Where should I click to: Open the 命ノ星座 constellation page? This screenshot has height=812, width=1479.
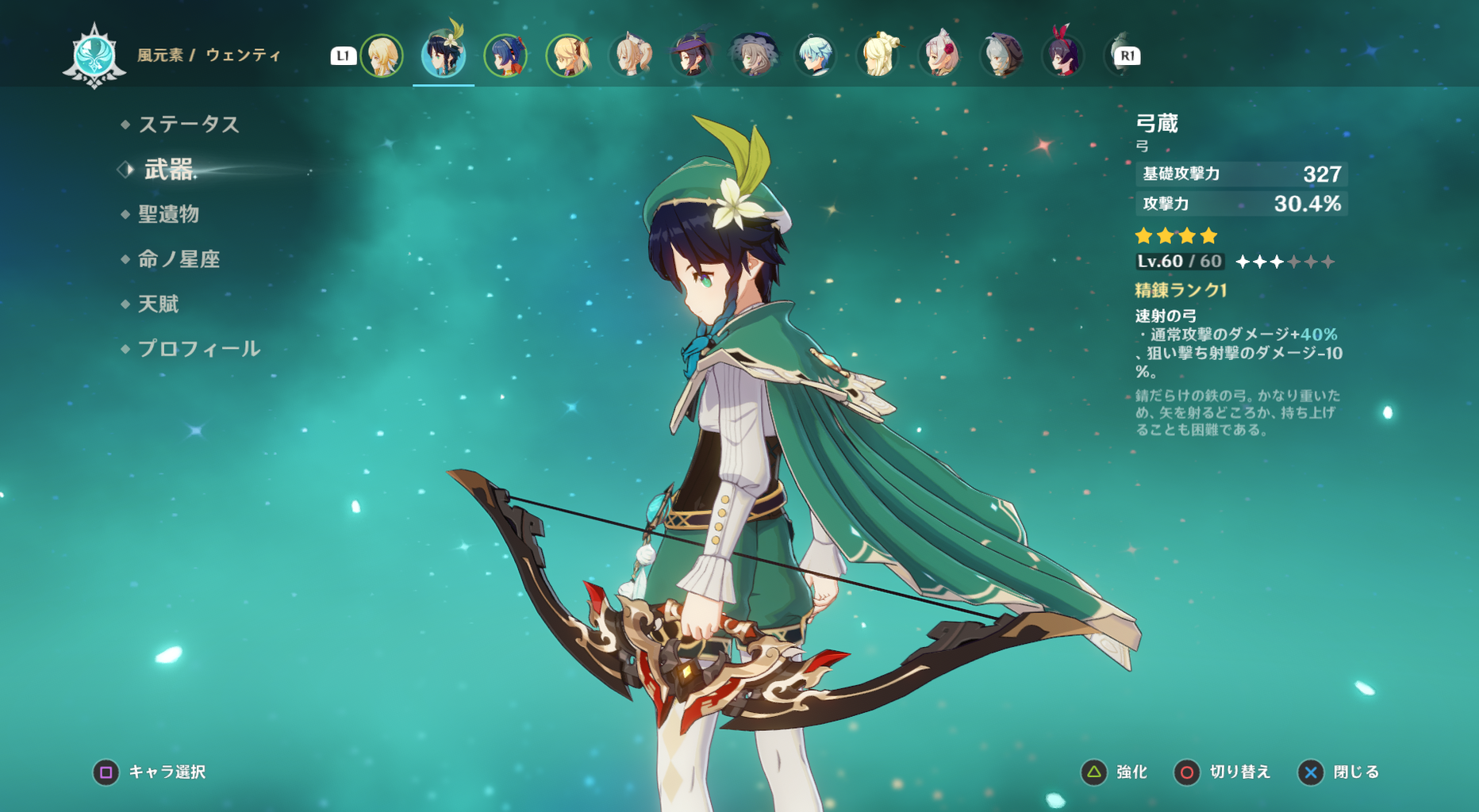pos(179,259)
